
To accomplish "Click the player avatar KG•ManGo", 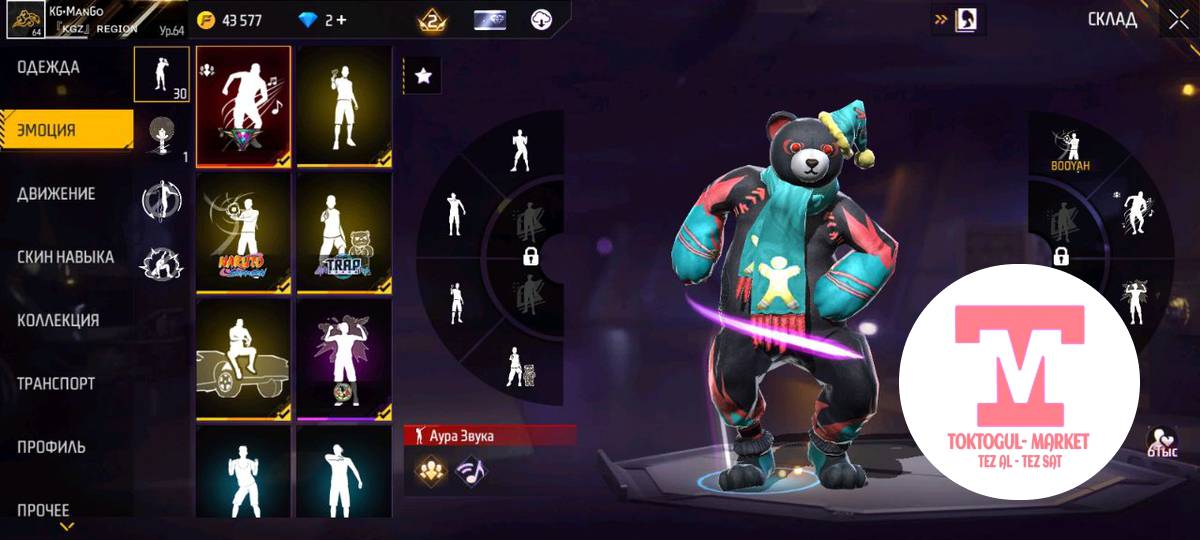I will coord(22,20).
